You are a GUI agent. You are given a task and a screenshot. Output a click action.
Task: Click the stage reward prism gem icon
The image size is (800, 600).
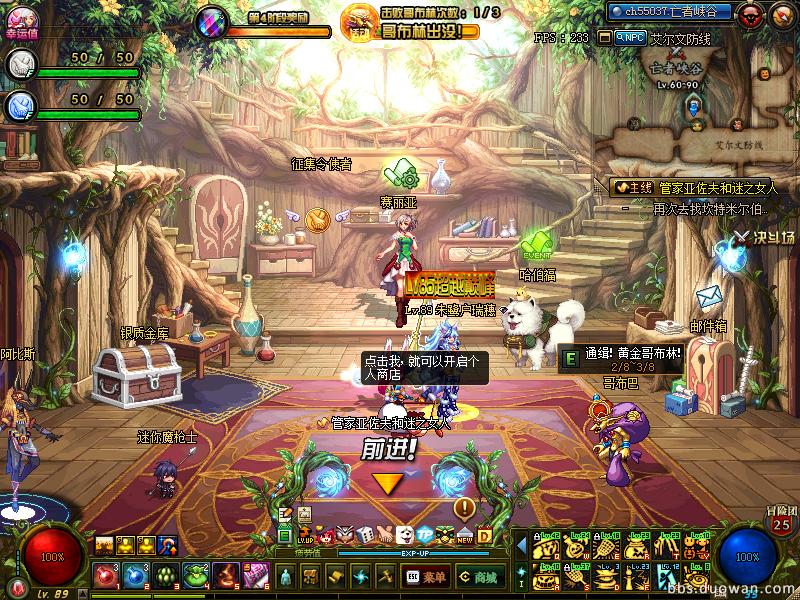tap(211, 20)
